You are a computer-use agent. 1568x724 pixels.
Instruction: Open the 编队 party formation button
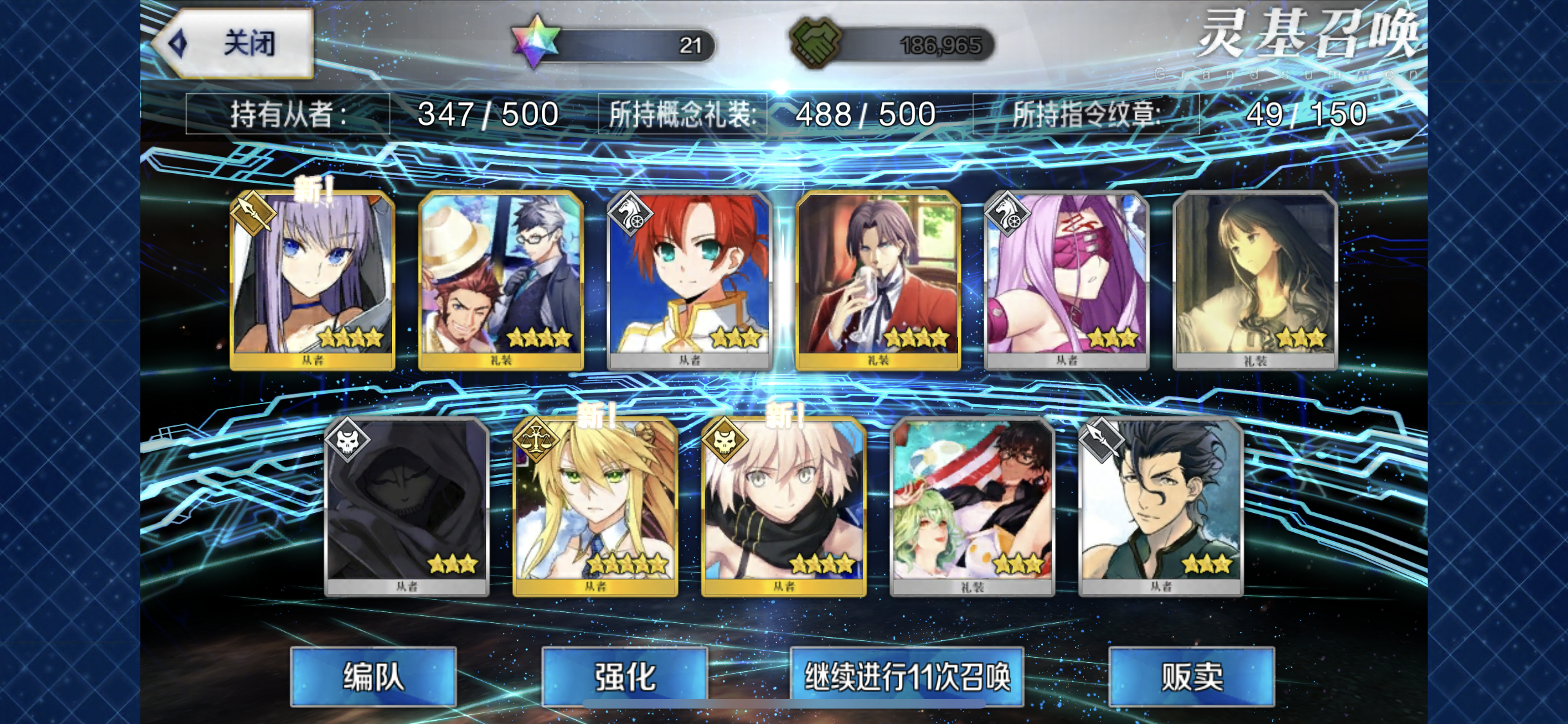tap(373, 677)
